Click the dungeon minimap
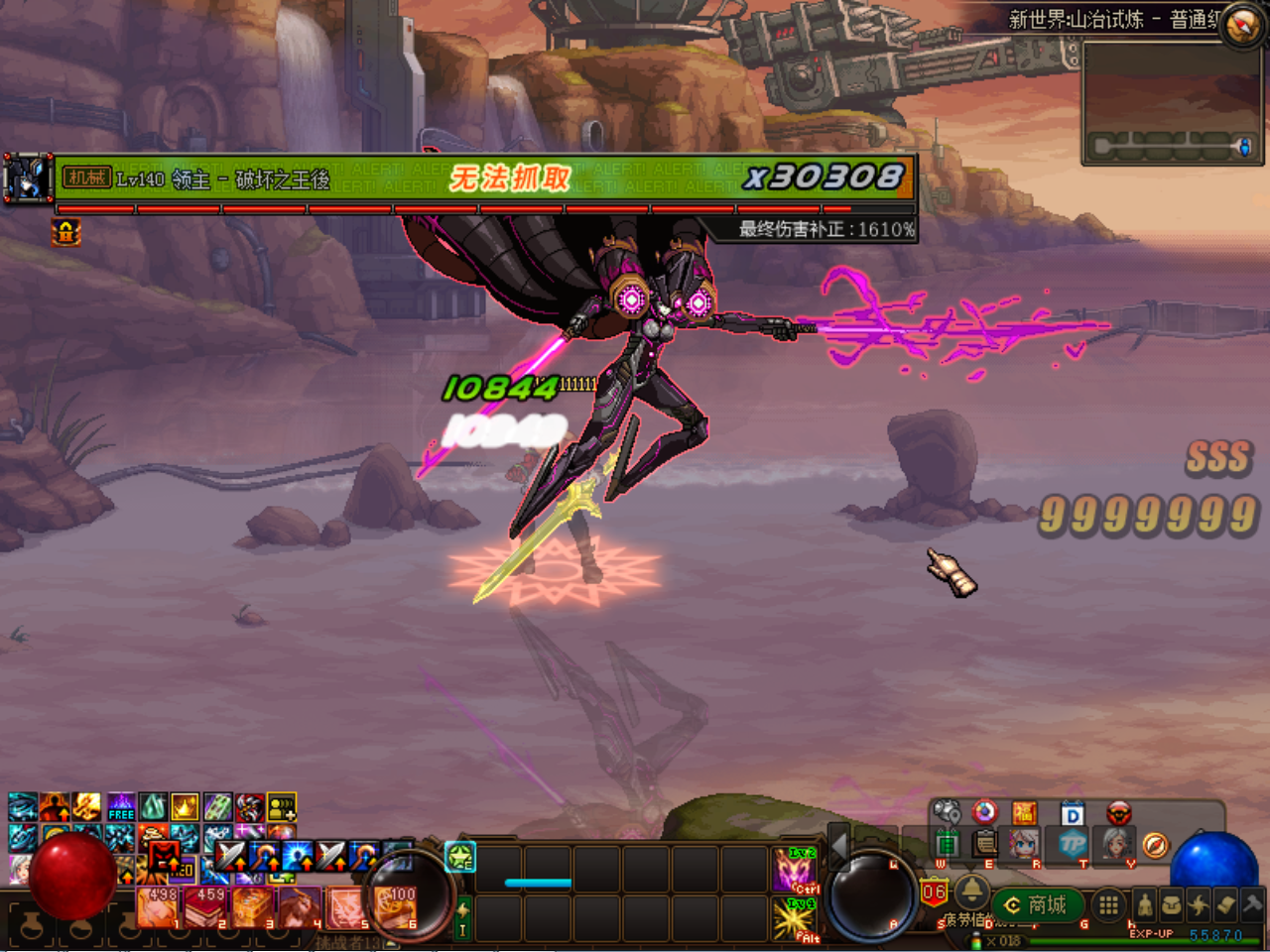Screen dimensions: 1270x952 1171,101
